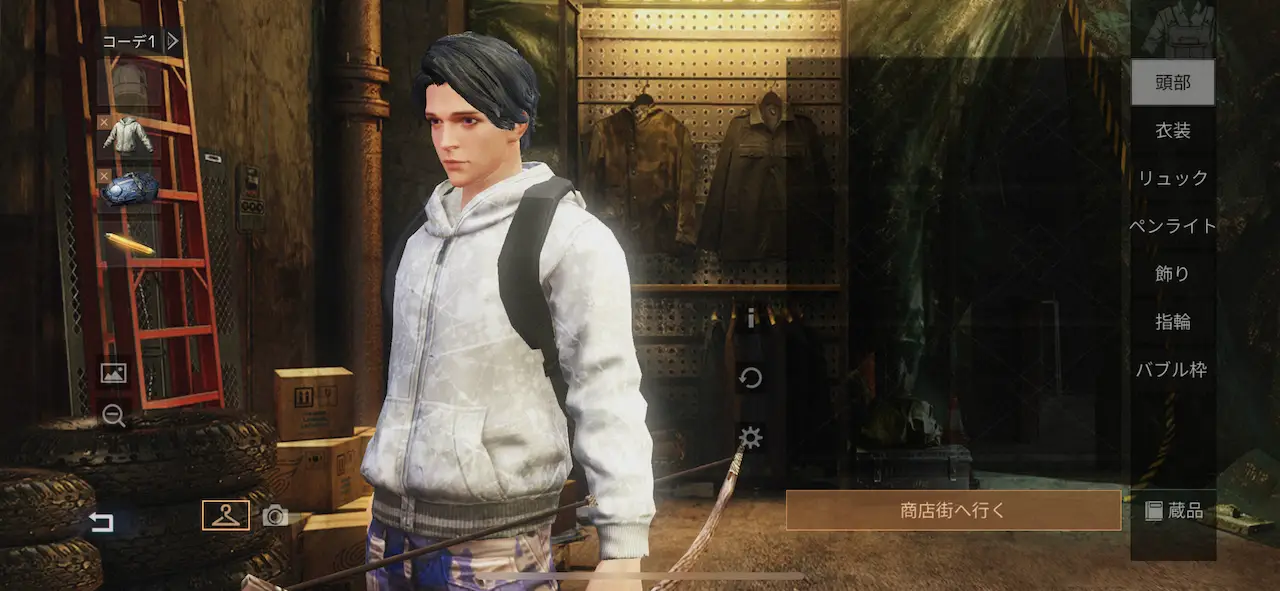Click the zoom-out magnifier icon
The image size is (1280, 591).
(x=113, y=416)
